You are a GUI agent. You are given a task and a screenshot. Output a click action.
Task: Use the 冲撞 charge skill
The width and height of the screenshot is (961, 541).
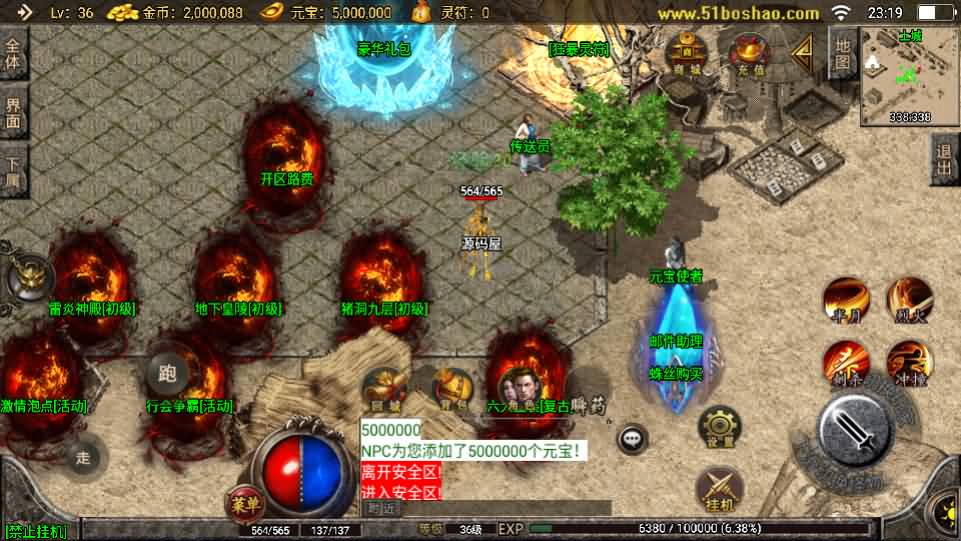click(910, 362)
